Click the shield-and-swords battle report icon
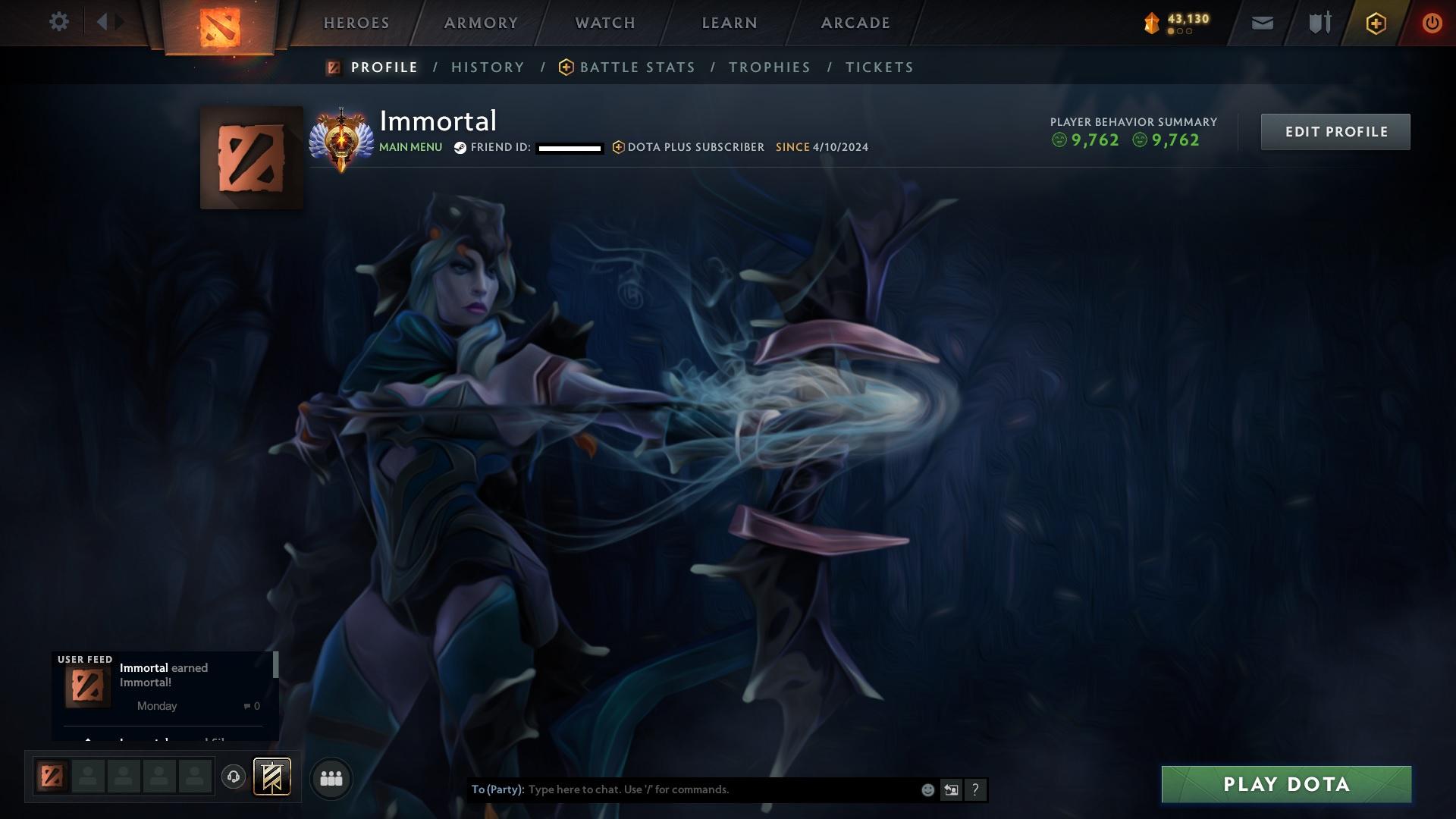The image size is (1456, 819). [x=1319, y=22]
